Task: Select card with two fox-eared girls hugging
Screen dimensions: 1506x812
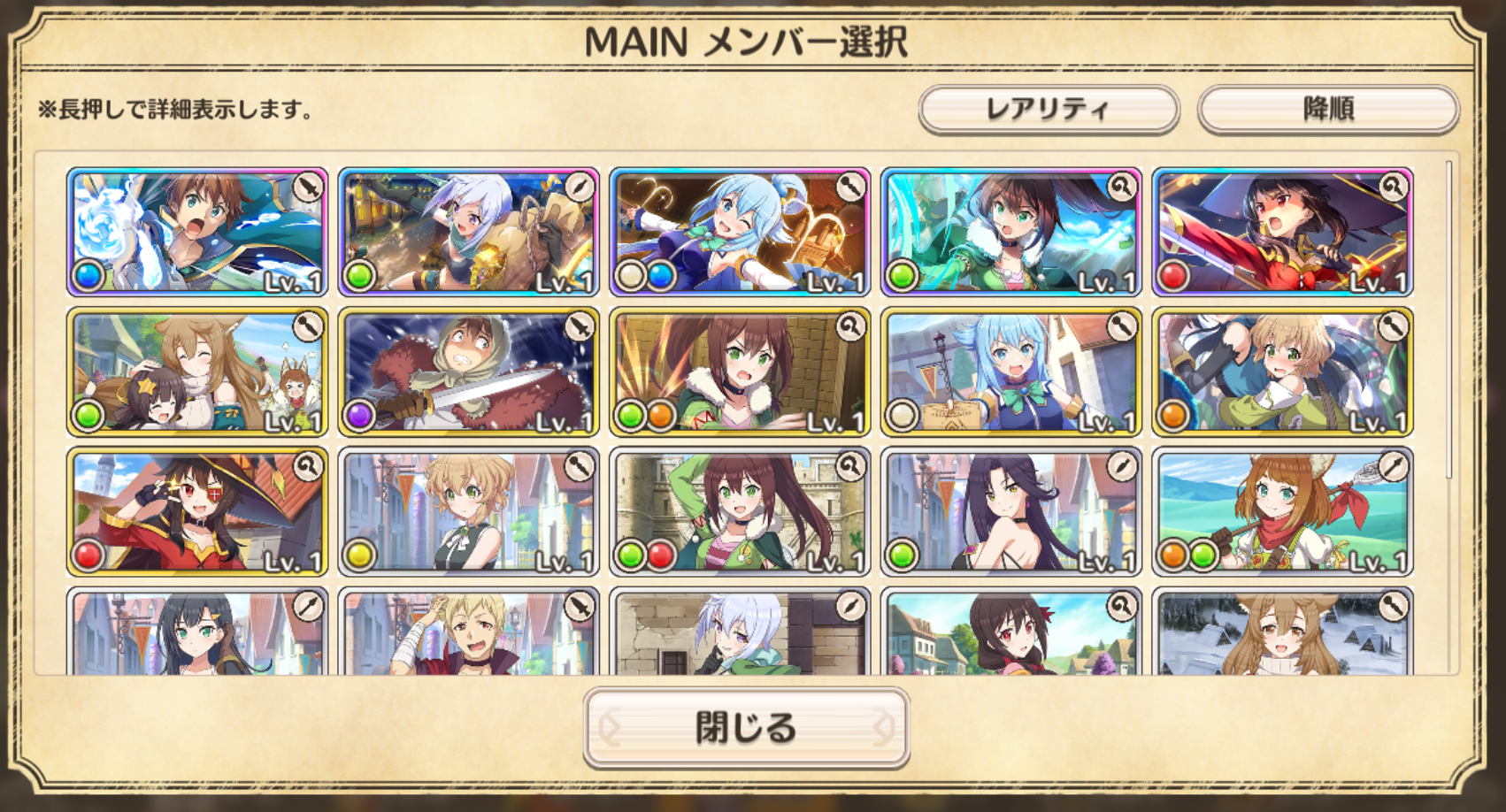Action: pos(197,372)
